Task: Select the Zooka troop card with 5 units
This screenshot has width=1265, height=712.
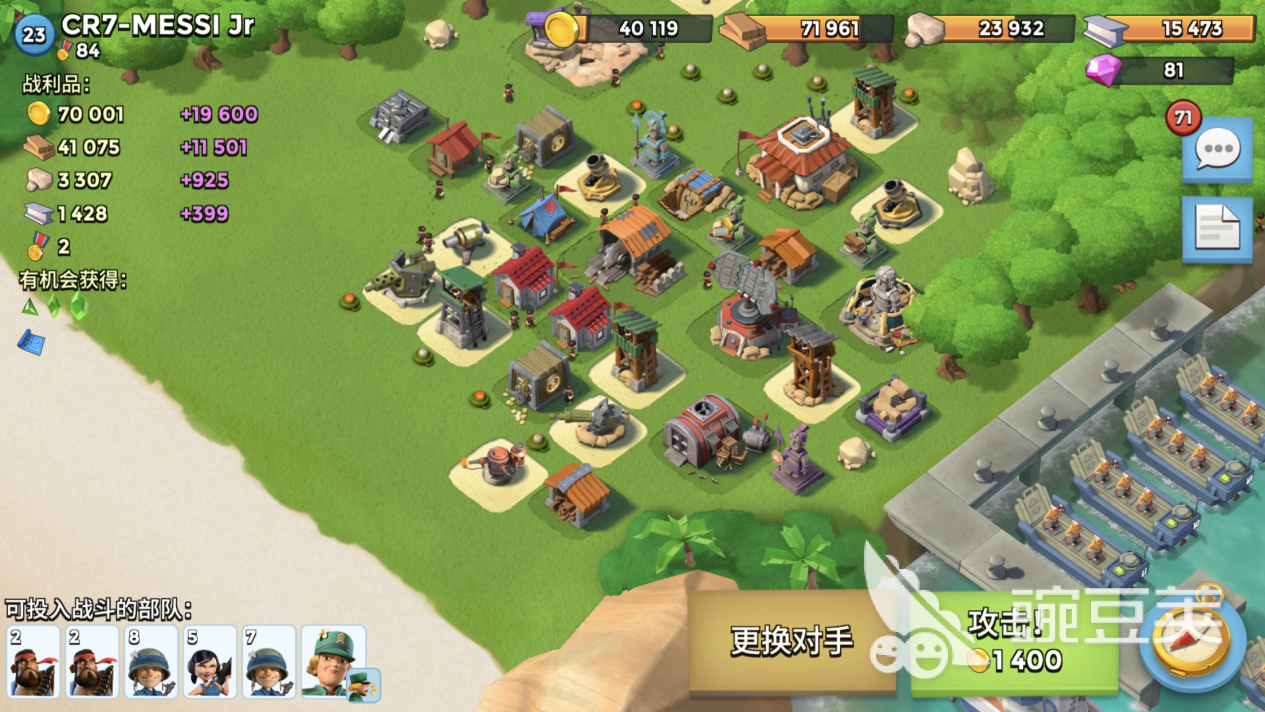Action: click(210, 661)
